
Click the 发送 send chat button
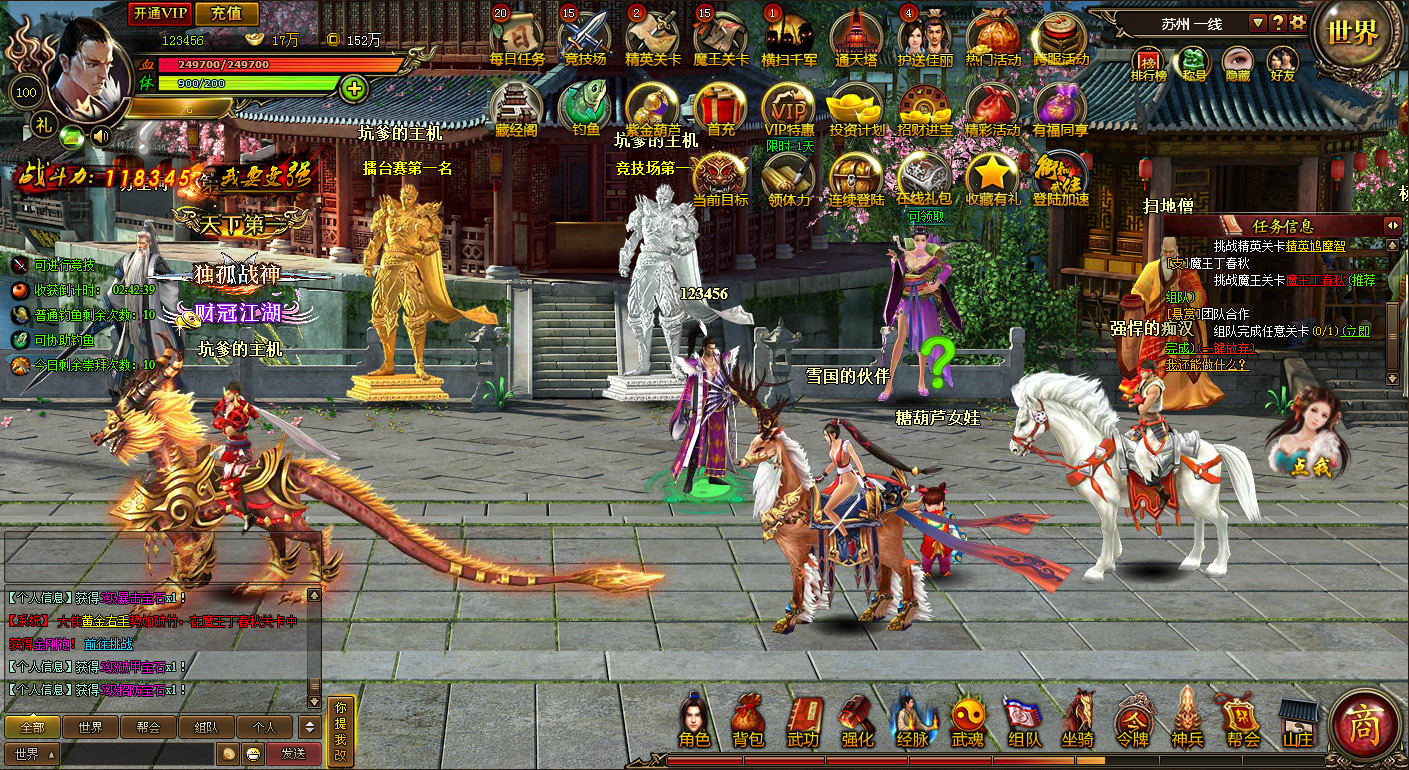tap(293, 753)
